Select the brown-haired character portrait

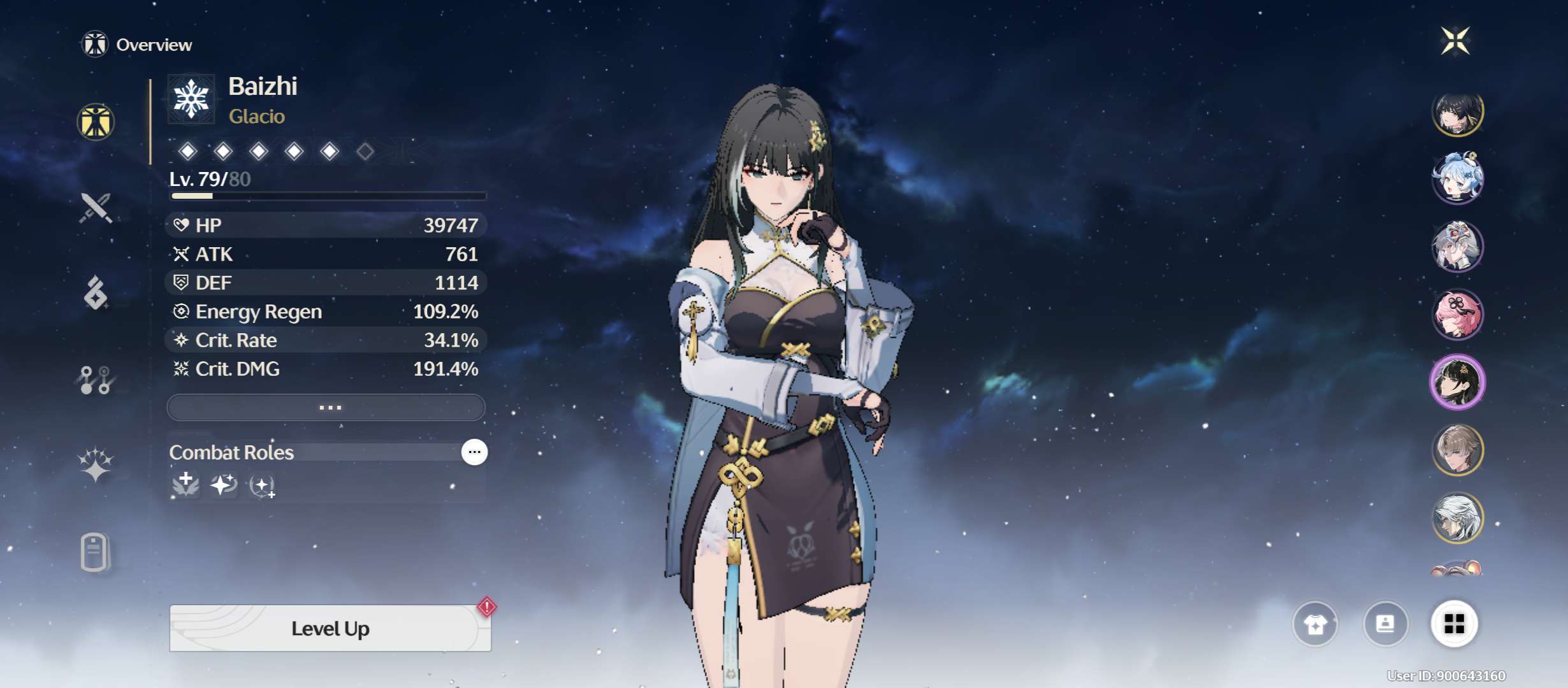click(x=1458, y=450)
